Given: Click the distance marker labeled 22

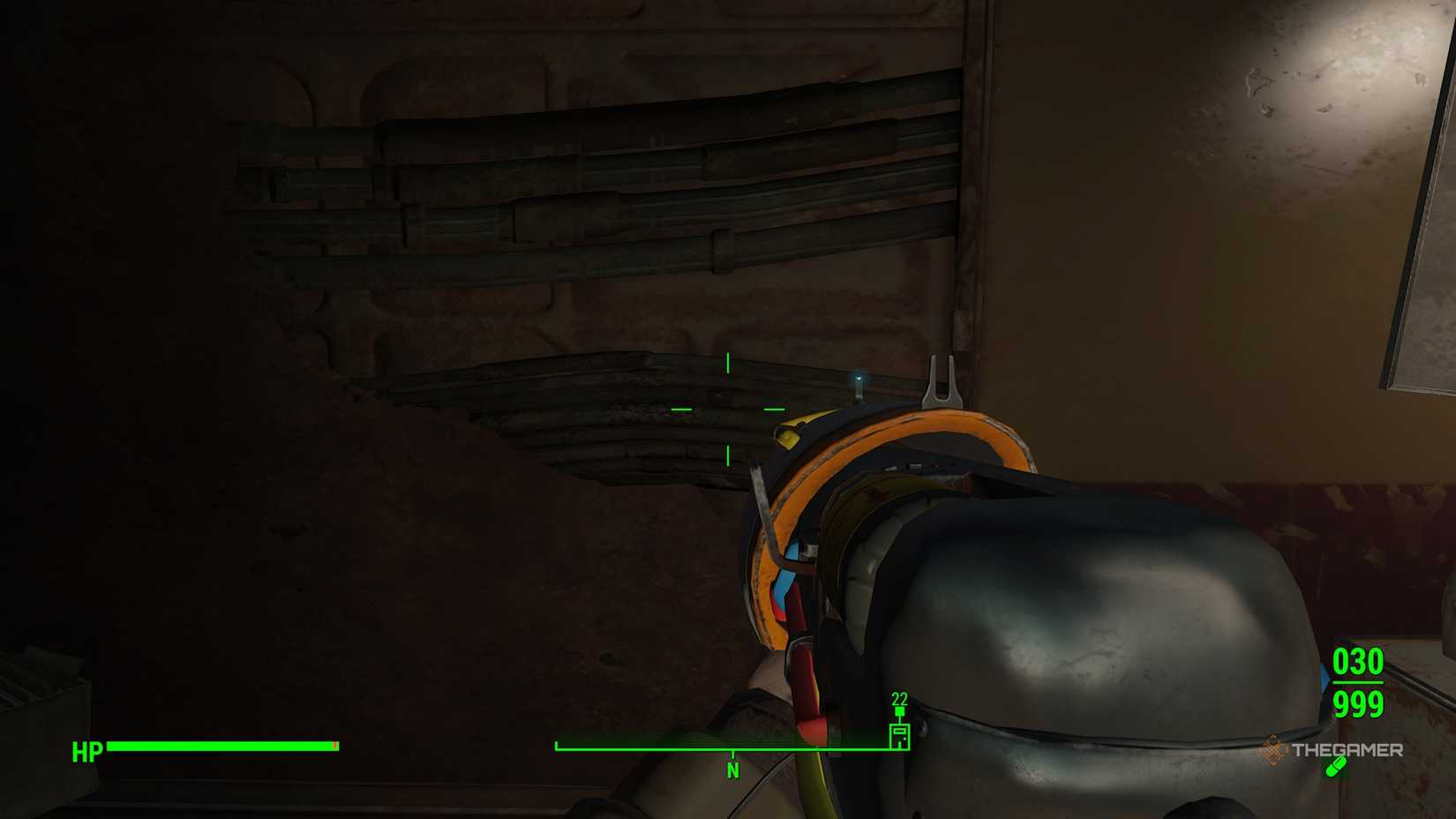Looking at the screenshot, I should coord(900,698).
